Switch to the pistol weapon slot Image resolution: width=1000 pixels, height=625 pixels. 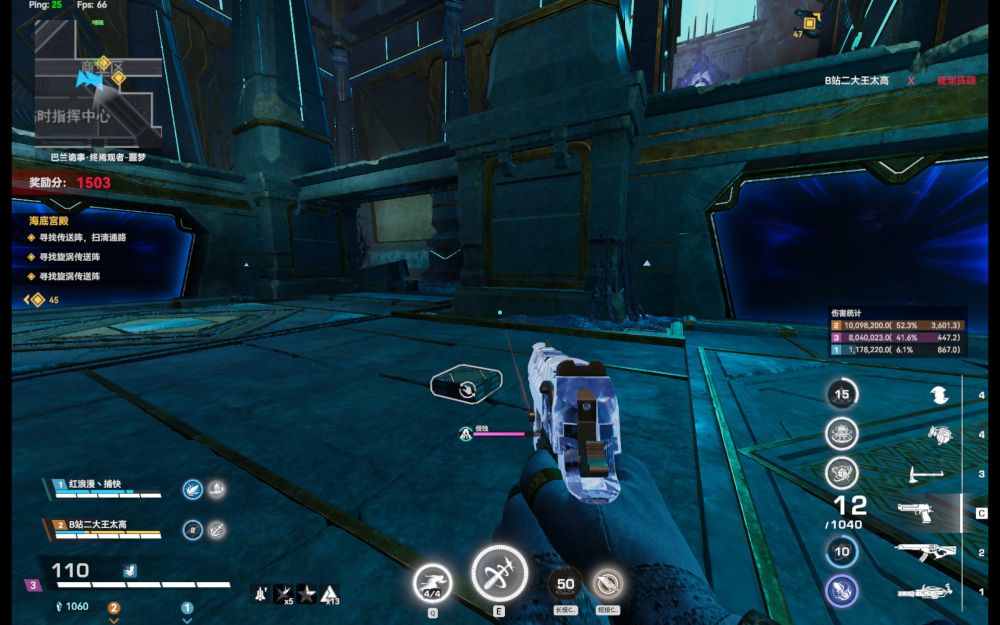[914, 513]
